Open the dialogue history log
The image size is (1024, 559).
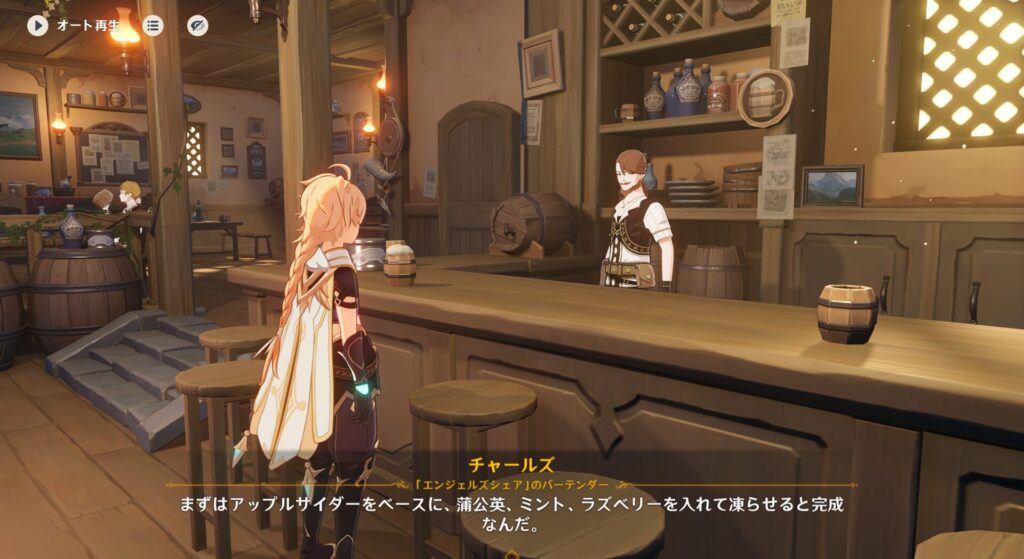[x=152, y=25]
